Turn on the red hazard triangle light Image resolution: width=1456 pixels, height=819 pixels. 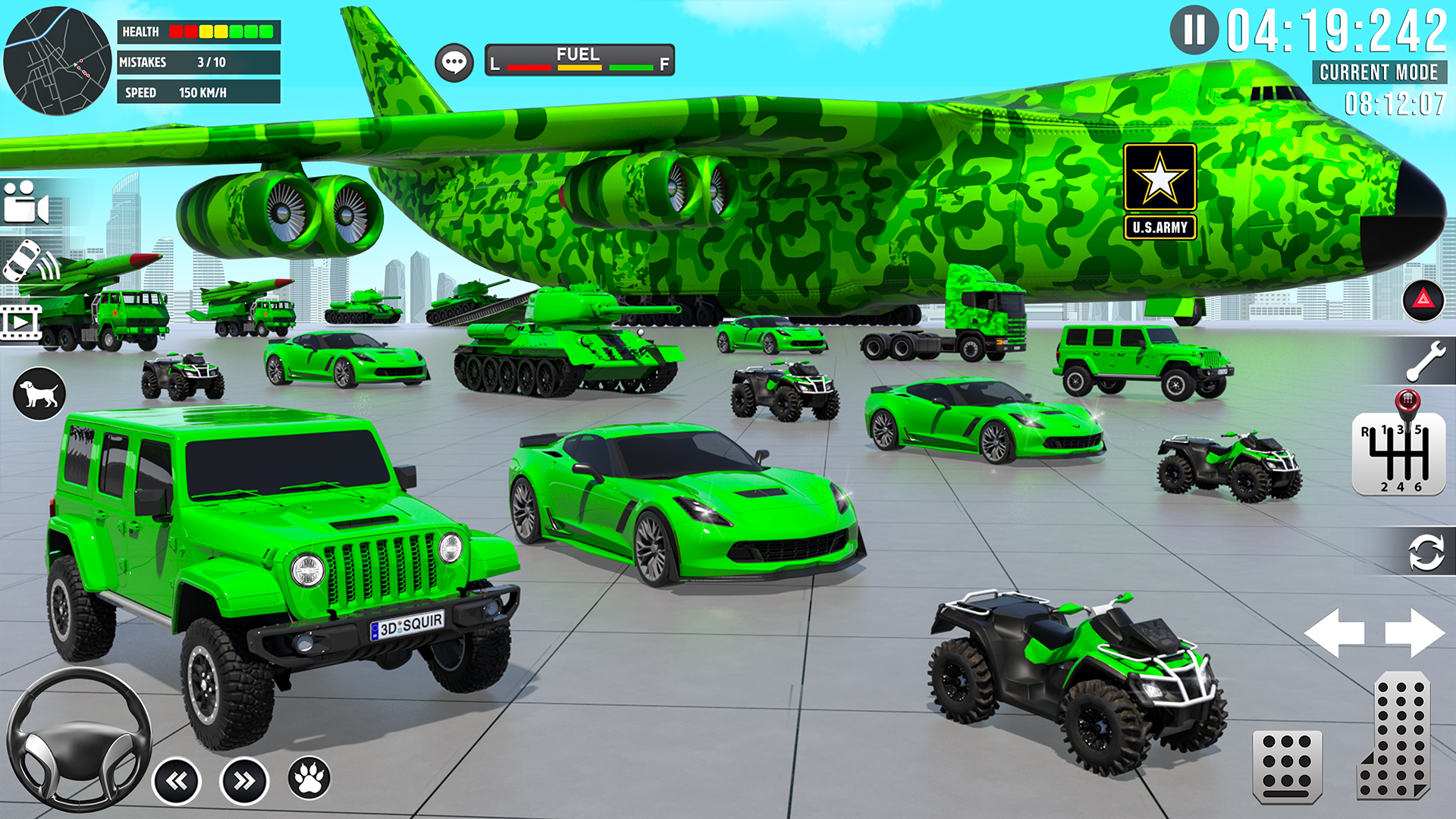pos(1423,300)
